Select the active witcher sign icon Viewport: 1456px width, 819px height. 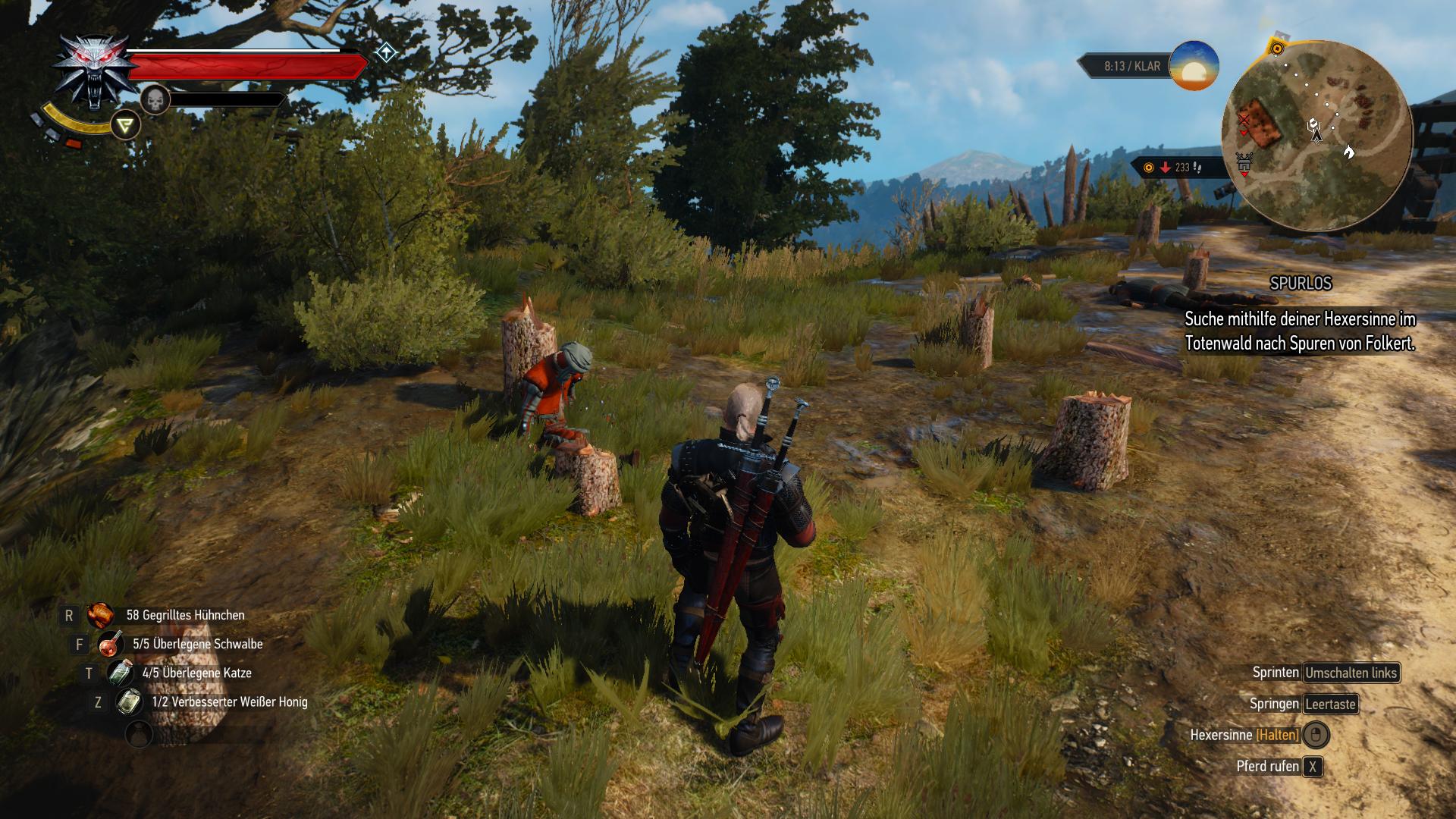[x=125, y=125]
